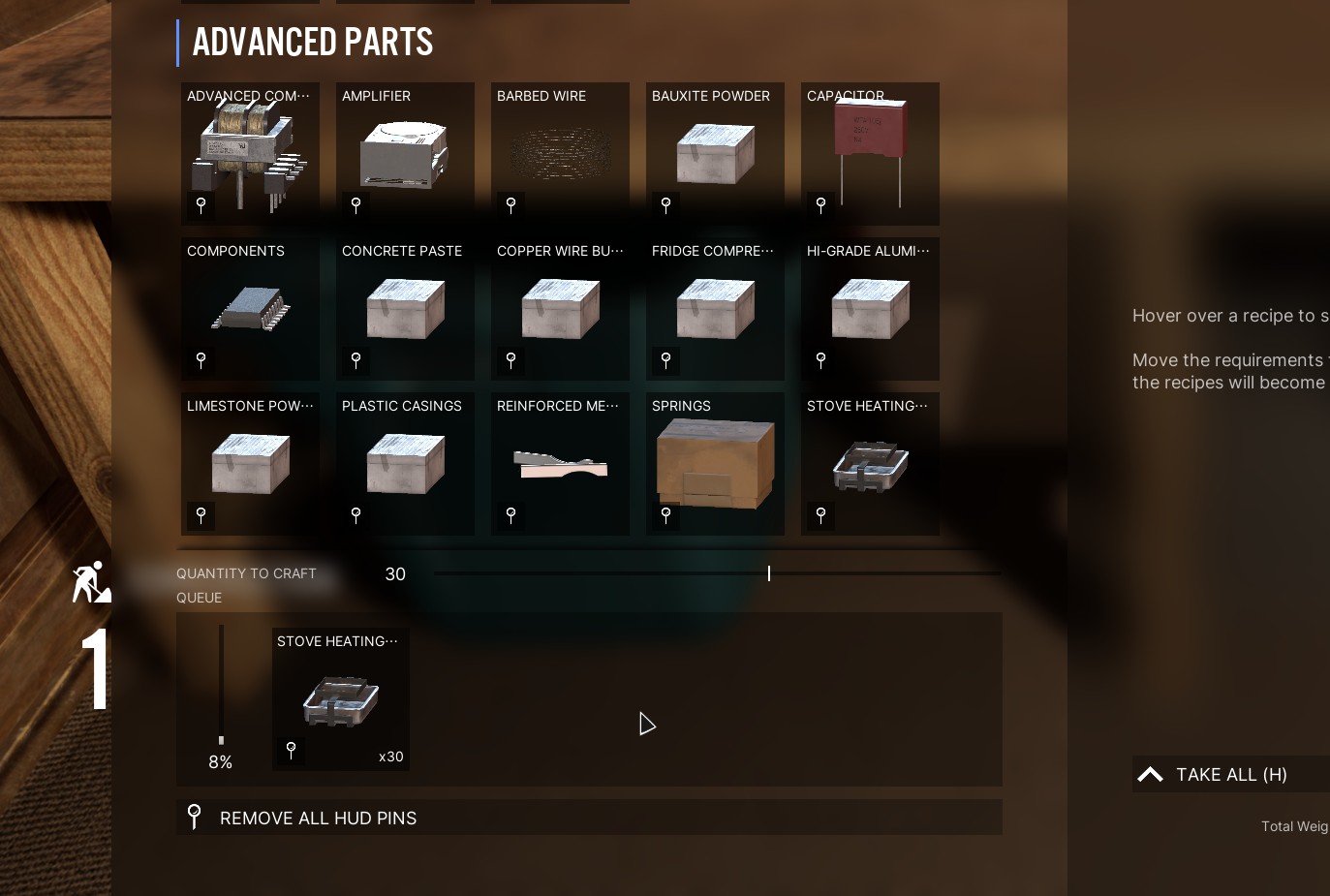Choose the Amplifier recipe tile
1330x896 pixels.
point(405,154)
